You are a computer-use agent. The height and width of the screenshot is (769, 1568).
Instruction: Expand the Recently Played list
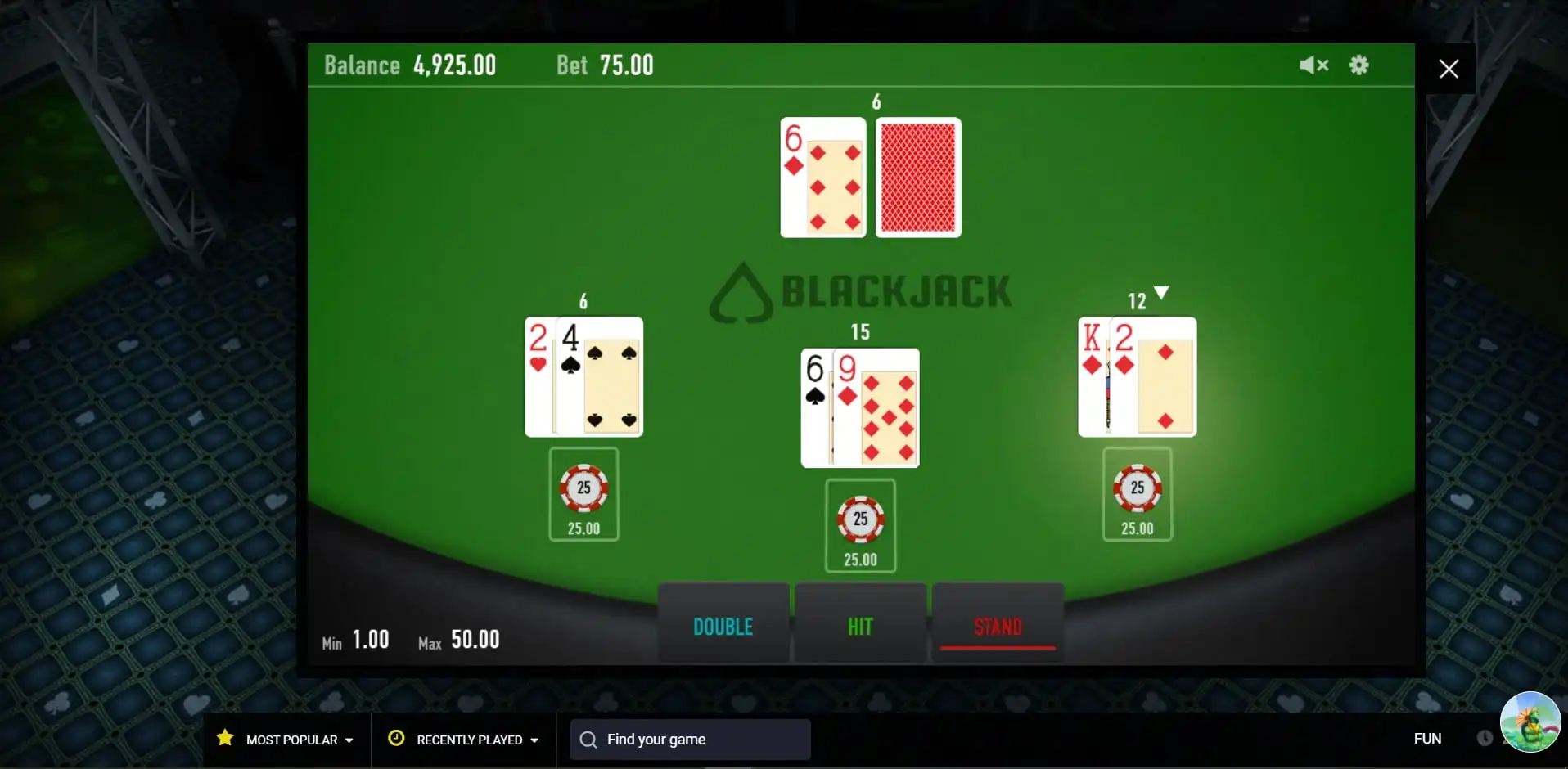pos(465,740)
